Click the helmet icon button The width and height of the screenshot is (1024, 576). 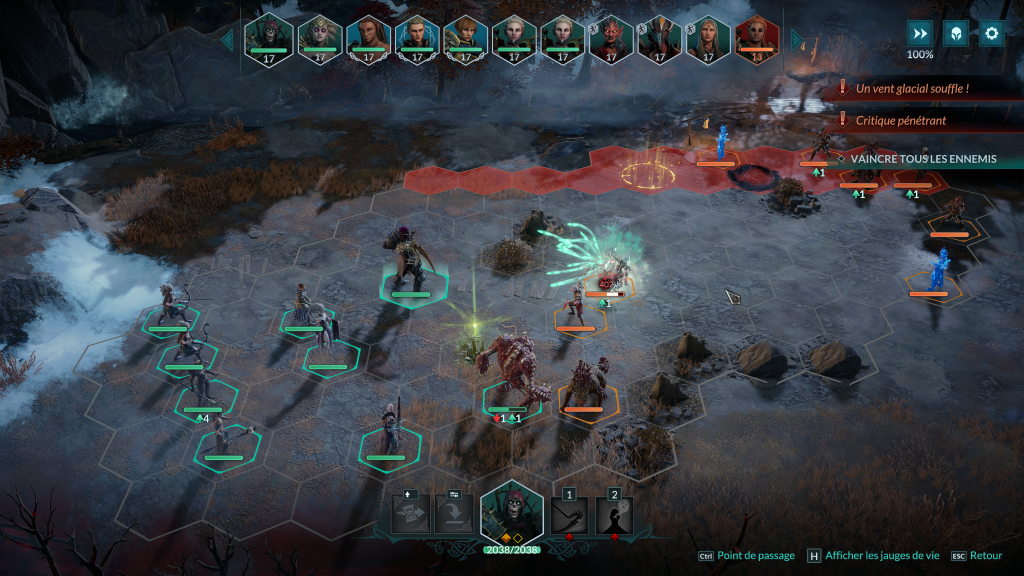(956, 33)
